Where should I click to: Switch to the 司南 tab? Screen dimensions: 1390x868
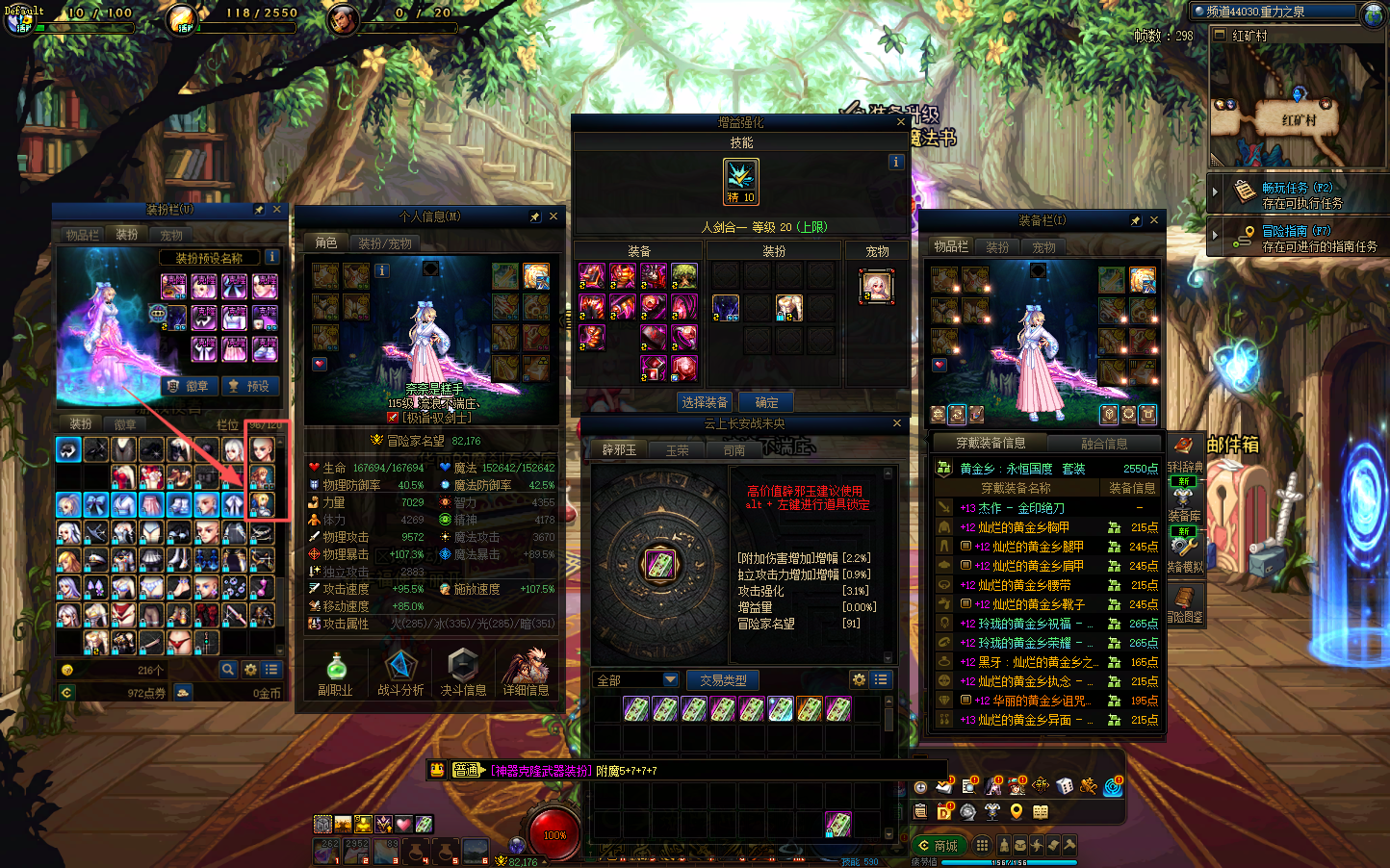point(734,450)
